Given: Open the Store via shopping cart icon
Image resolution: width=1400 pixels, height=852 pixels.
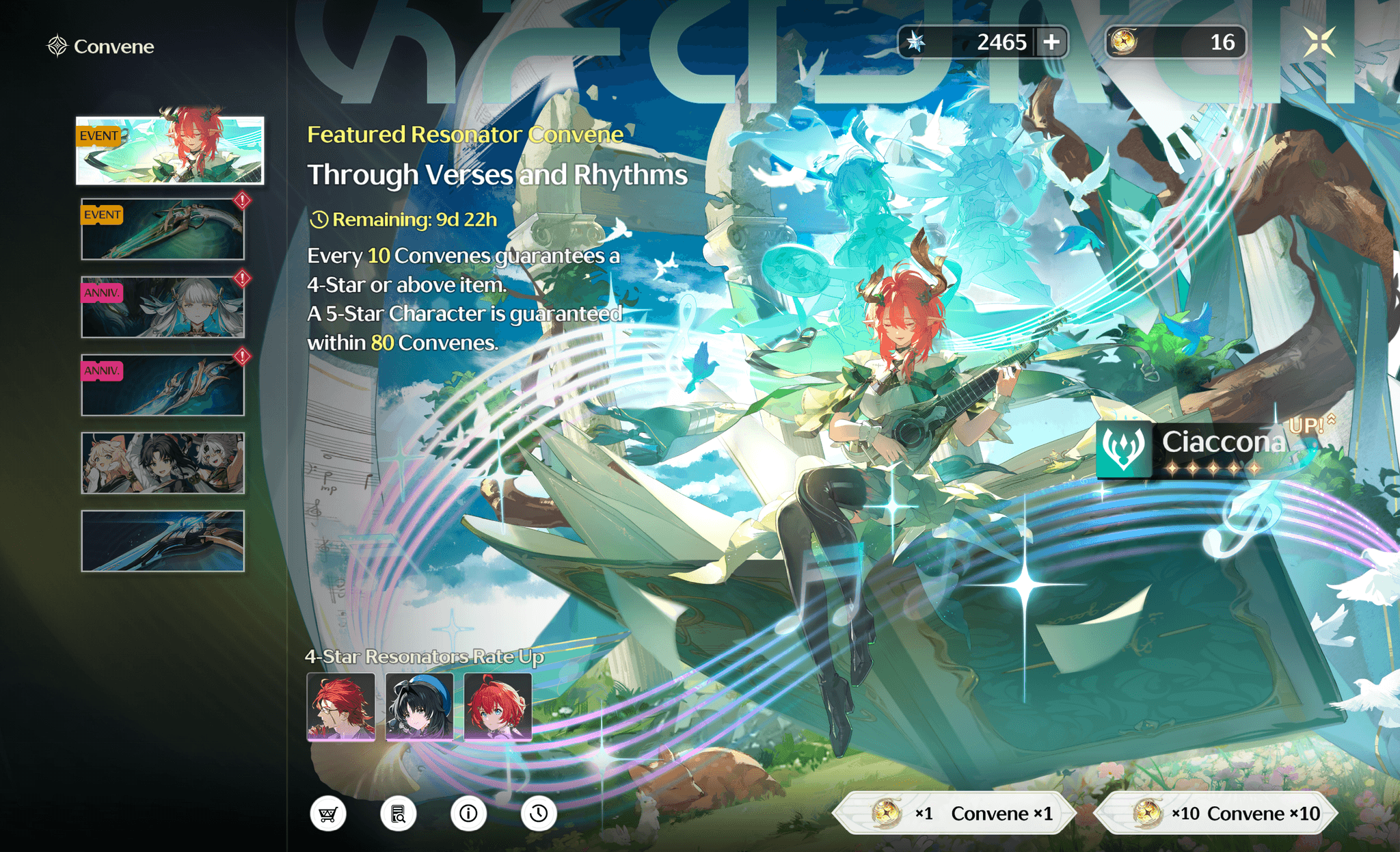Looking at the screenshot, I should tap(328, 814).
